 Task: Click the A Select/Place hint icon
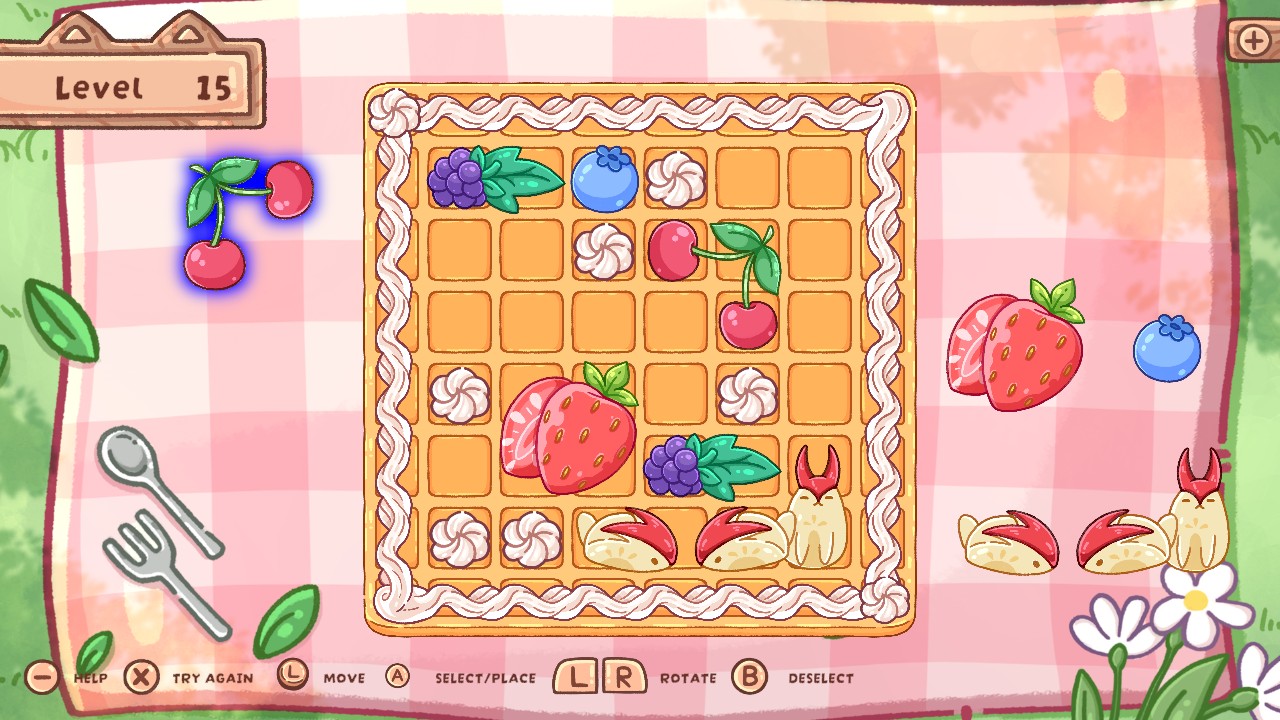click(398, 677)
